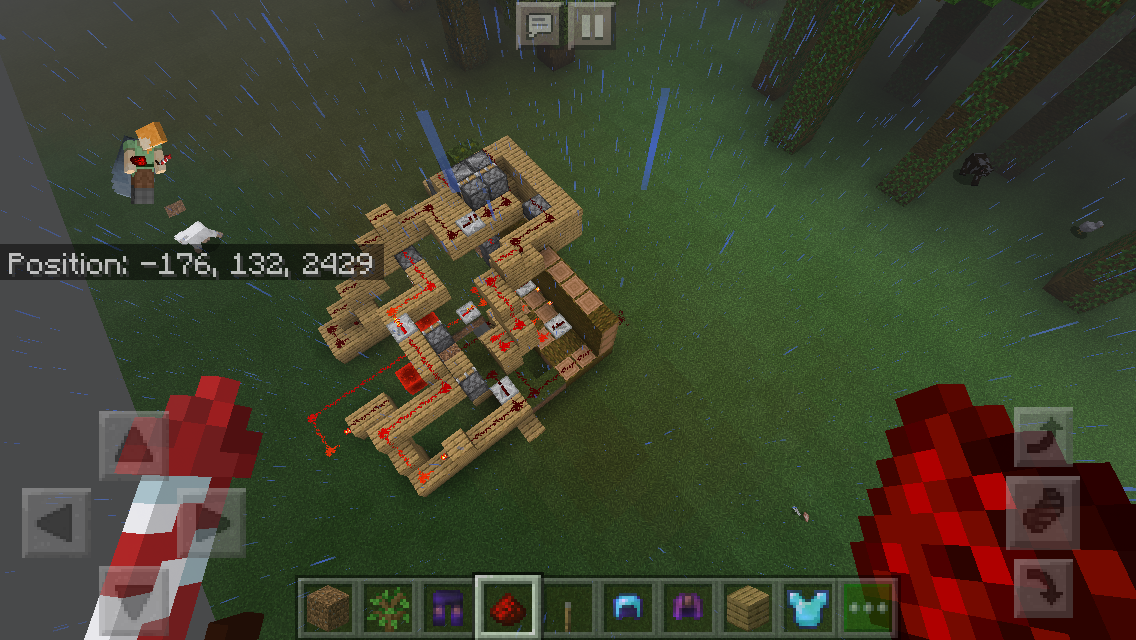Image resolution: width=1136 pixels, height=640 pixels.
Task: Pick the stick item slot
Action: point(568,607)
